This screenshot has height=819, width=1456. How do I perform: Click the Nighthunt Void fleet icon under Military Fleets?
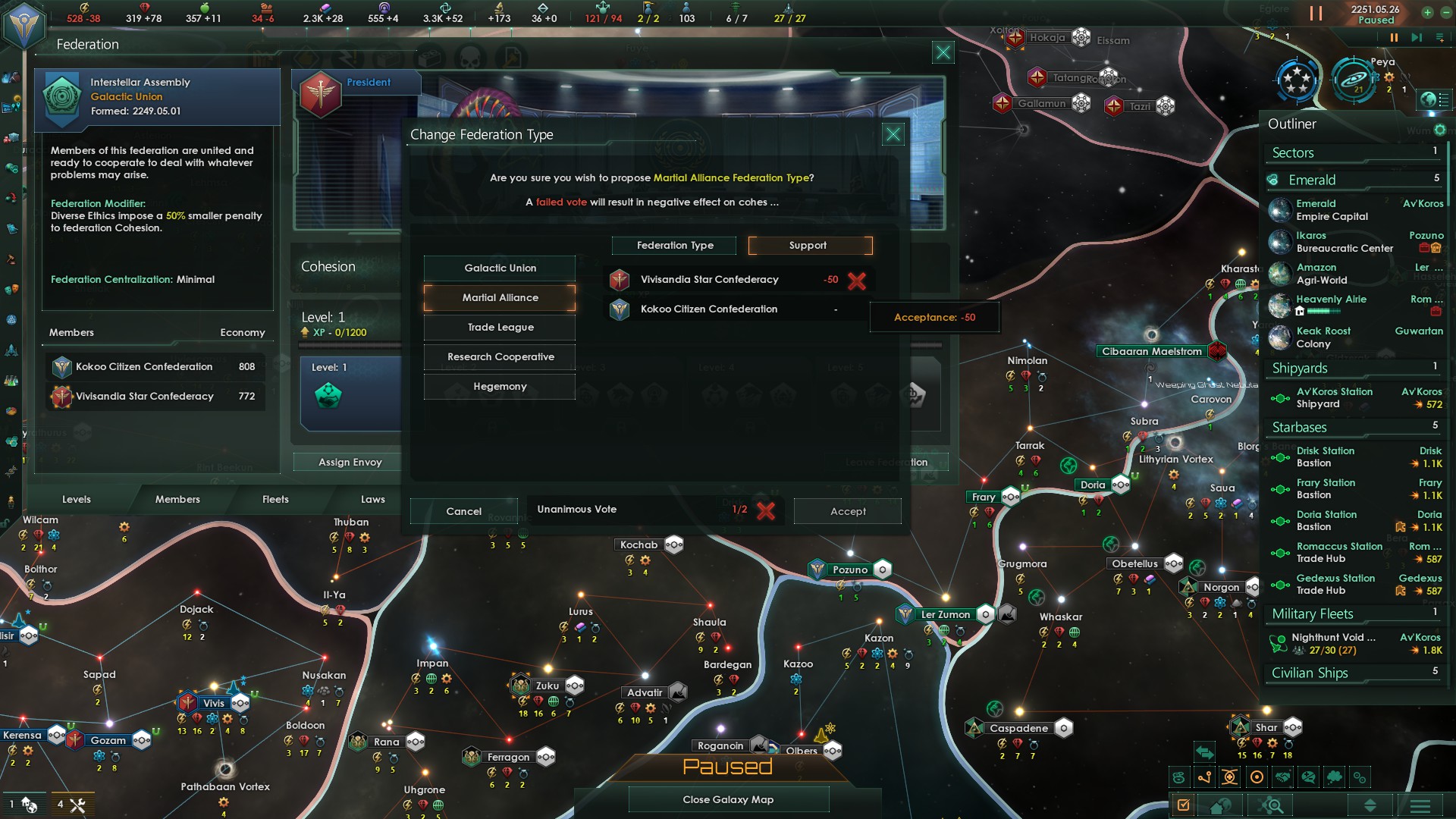pos(1279,643)
